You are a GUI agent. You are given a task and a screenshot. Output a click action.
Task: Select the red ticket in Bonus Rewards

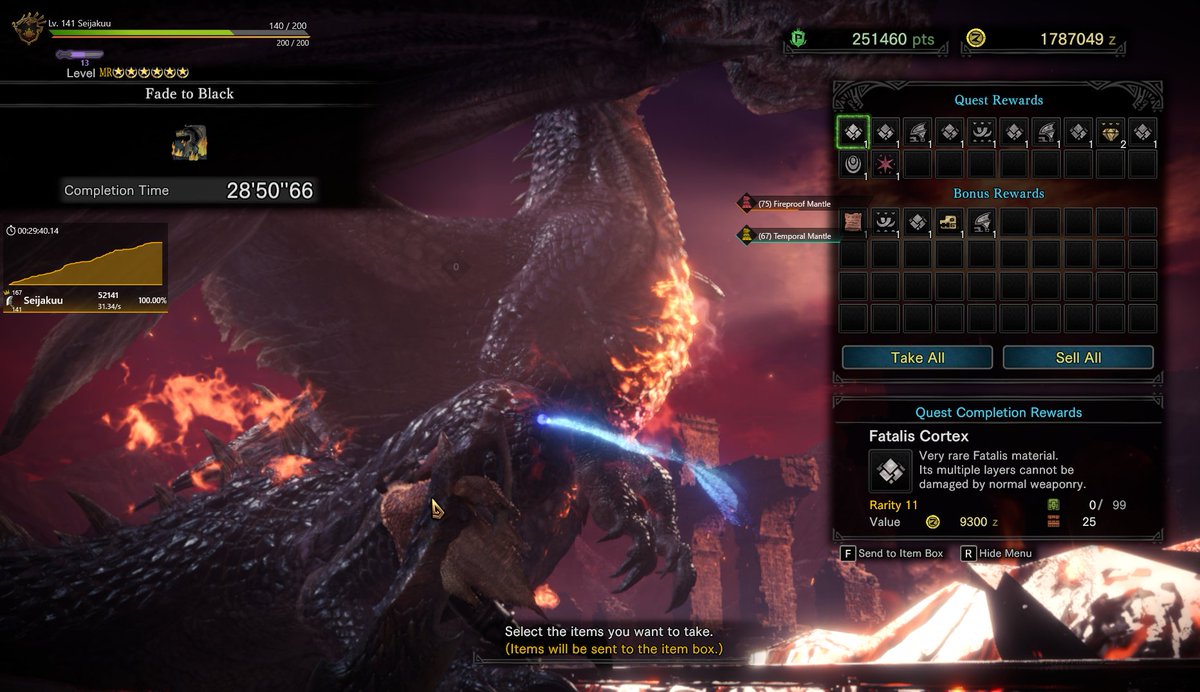[x=853, y=222]
